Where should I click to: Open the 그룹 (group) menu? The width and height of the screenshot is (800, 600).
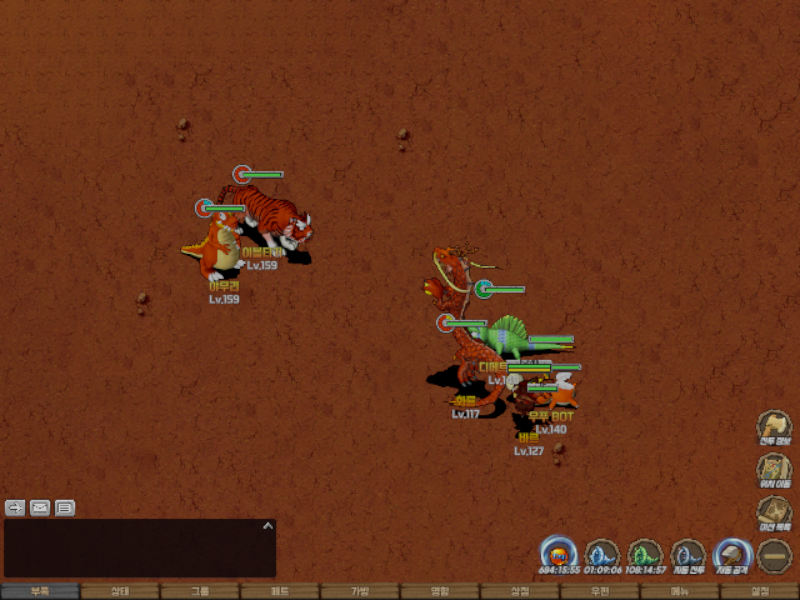[200, 591]
